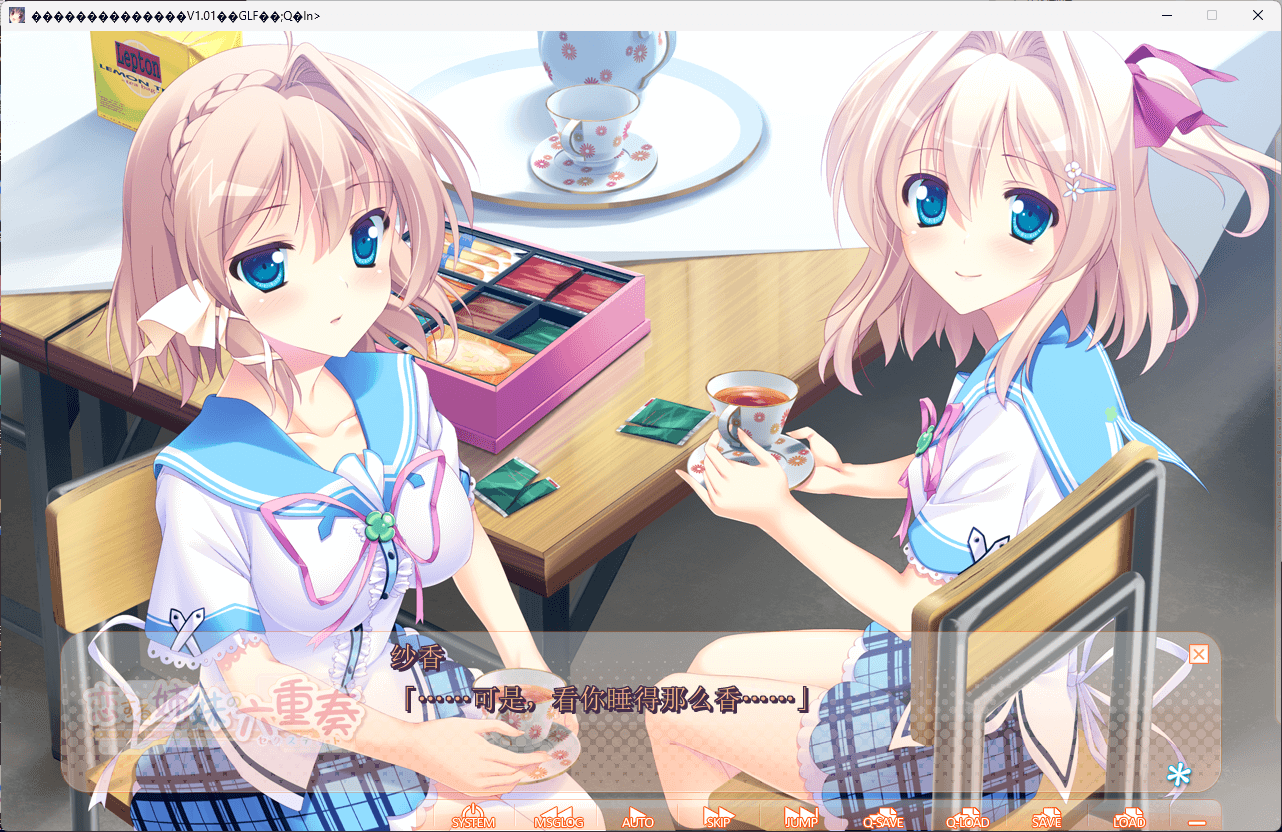
Task: Perform a quick load with Q-LOAD
Action: click(x=966, y=820)
